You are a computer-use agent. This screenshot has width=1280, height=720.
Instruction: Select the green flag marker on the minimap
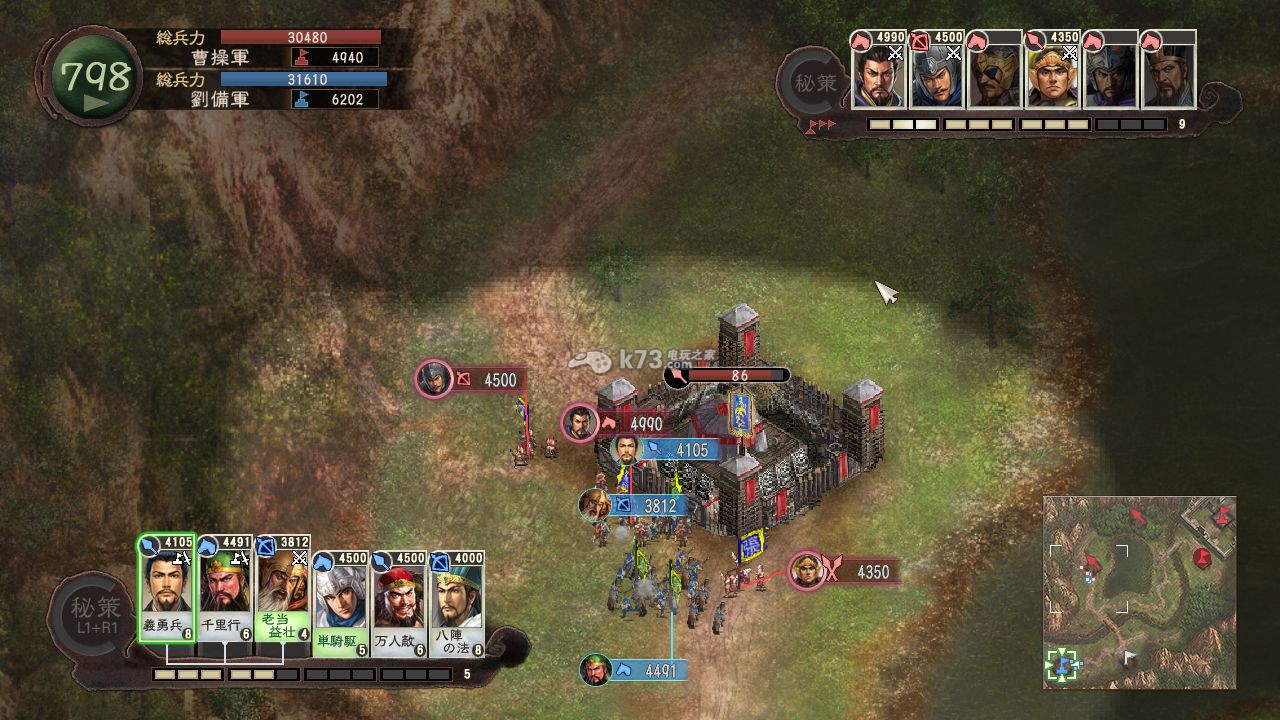point(1062,663)
